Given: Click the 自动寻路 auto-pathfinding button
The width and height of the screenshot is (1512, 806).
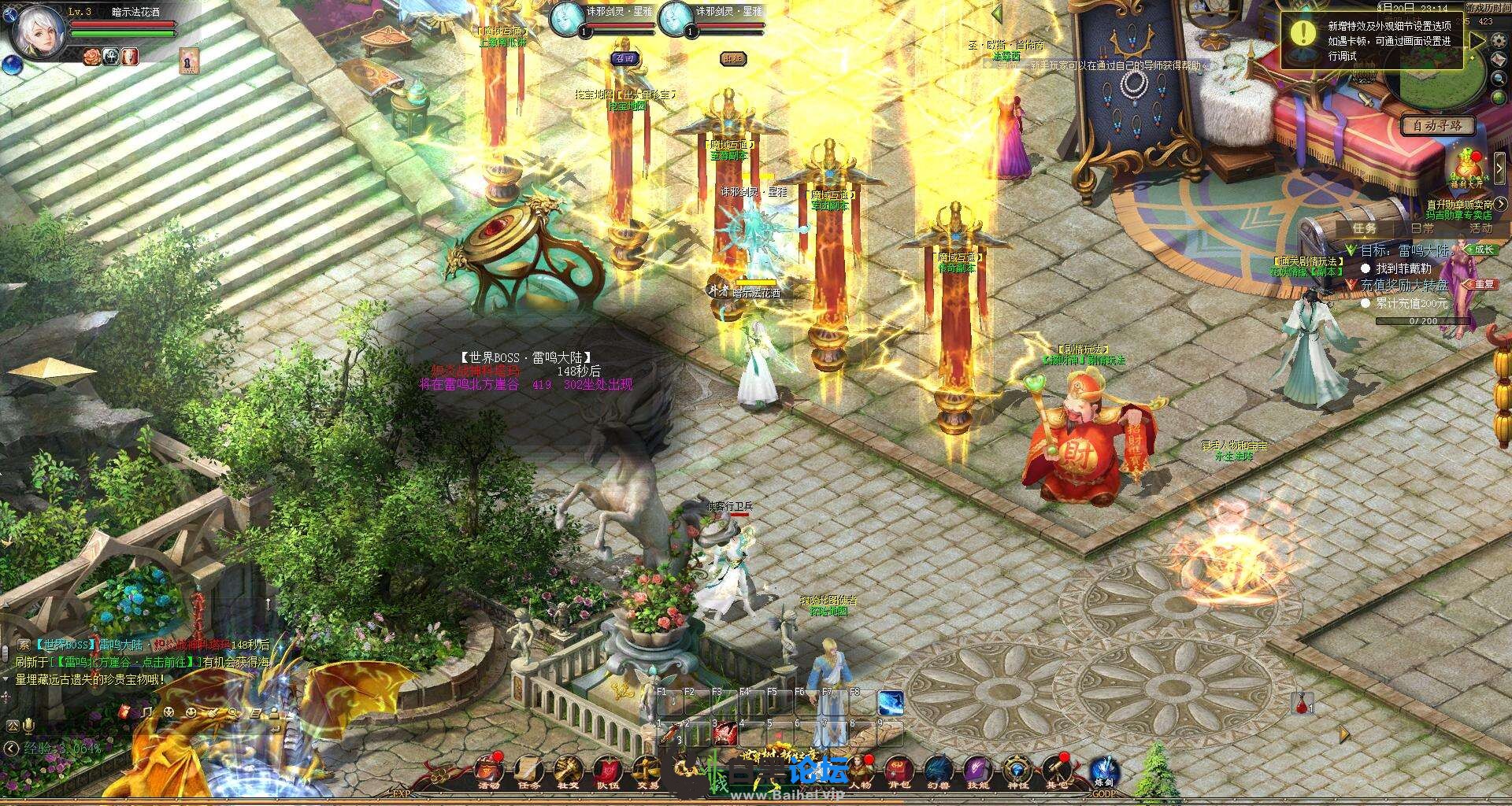Looking at the screenshot, I should 1437,125.
